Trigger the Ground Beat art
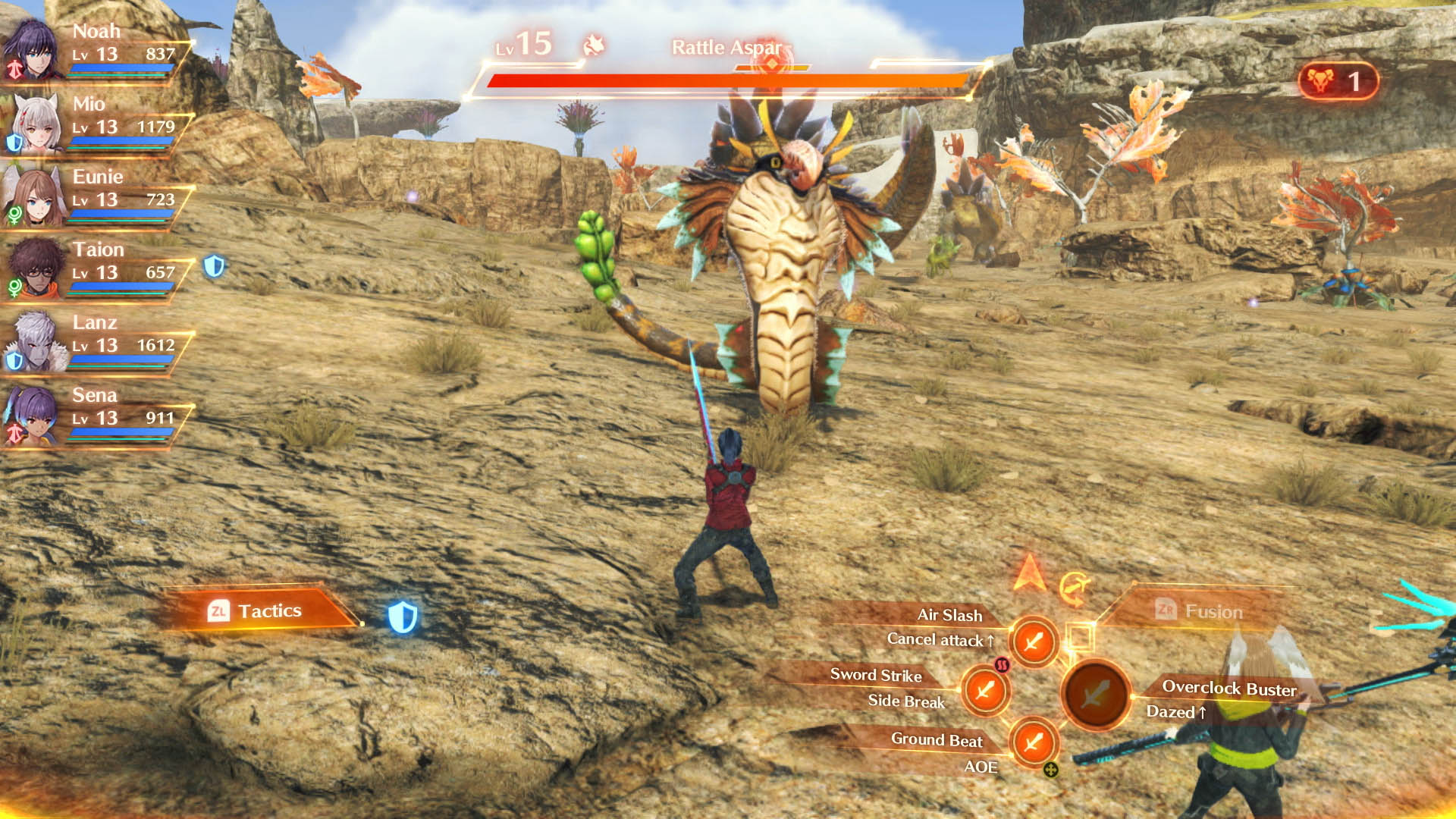Image resolution: width=1456 pixels, height=819 pixels. coord(1033,742)
